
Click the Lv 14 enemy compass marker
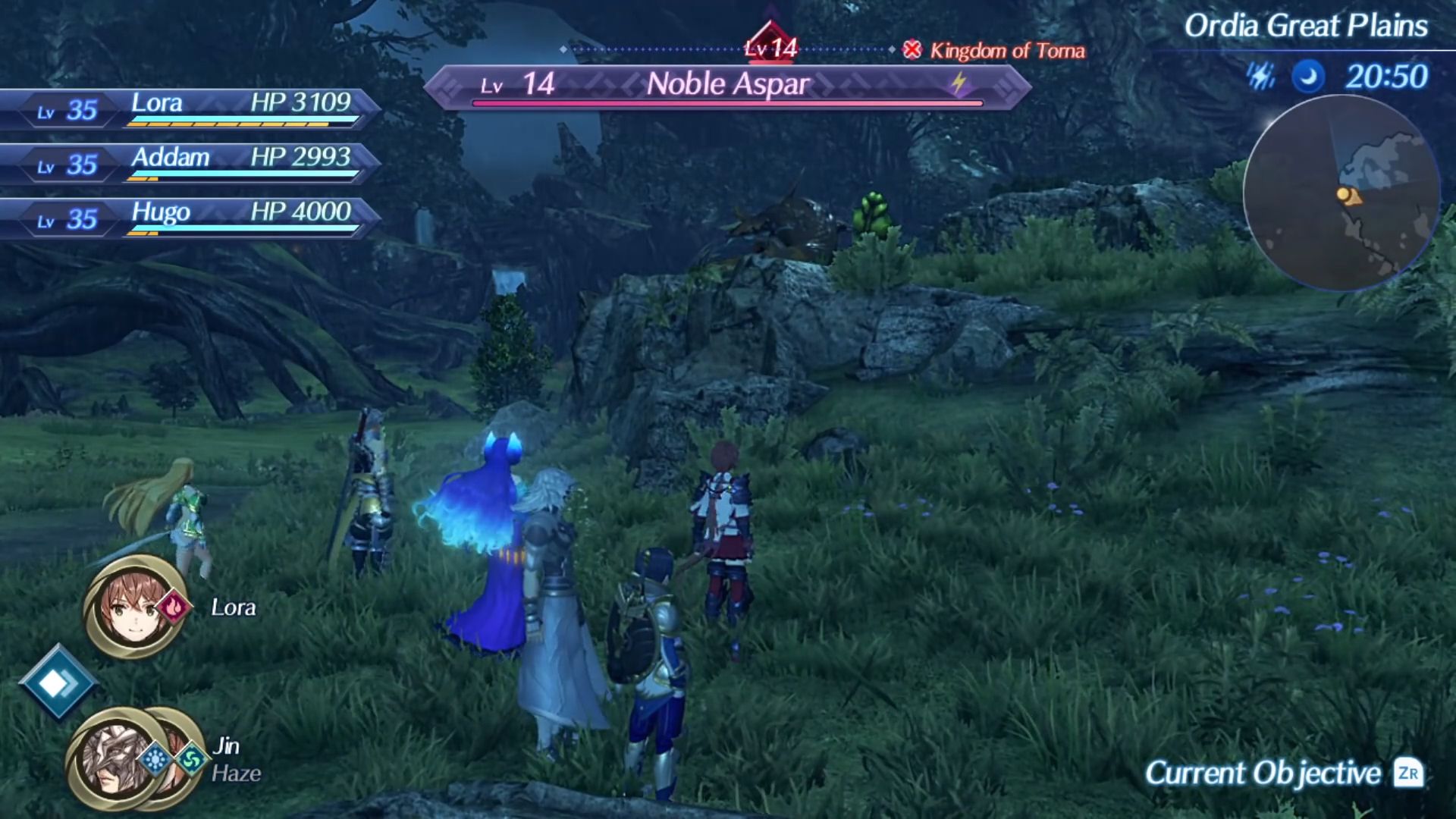pos(770,44)
